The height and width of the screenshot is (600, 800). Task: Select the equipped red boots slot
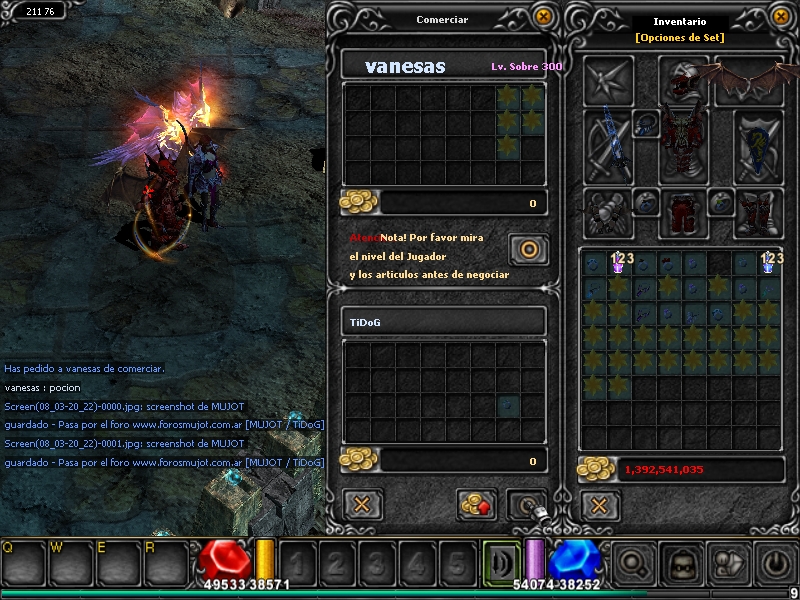click(758, 212)
